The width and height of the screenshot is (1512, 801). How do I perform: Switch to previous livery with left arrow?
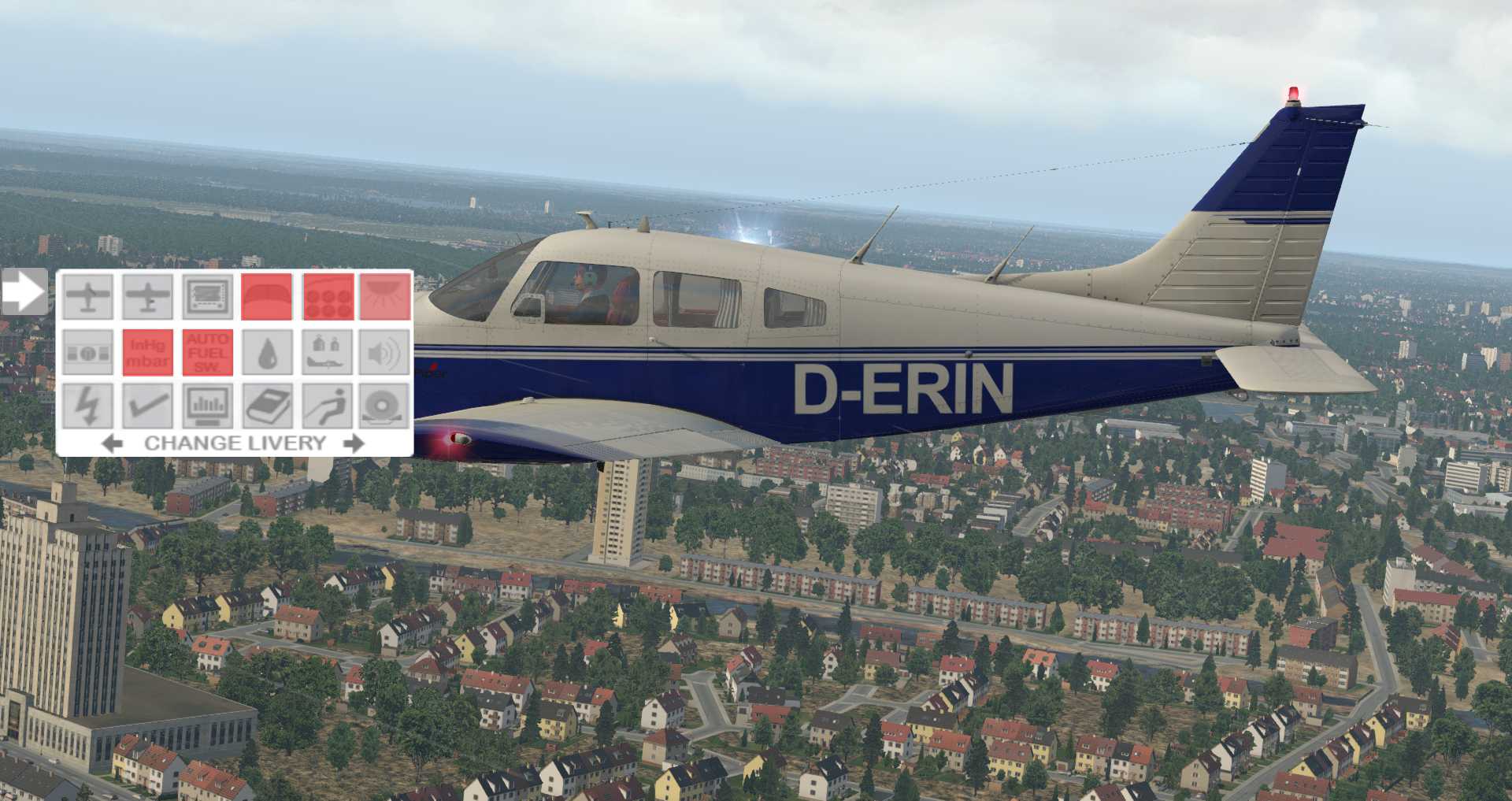pos(113,443)
